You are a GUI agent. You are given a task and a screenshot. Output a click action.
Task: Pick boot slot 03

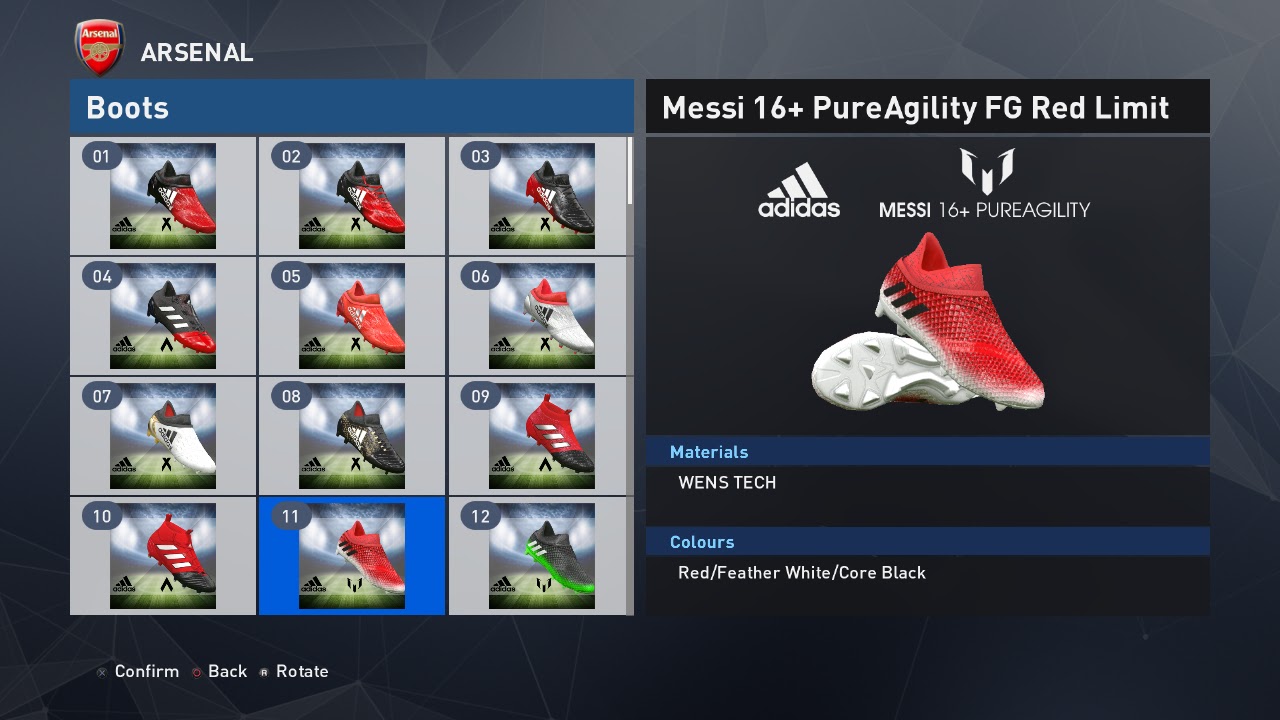[541, 196]
